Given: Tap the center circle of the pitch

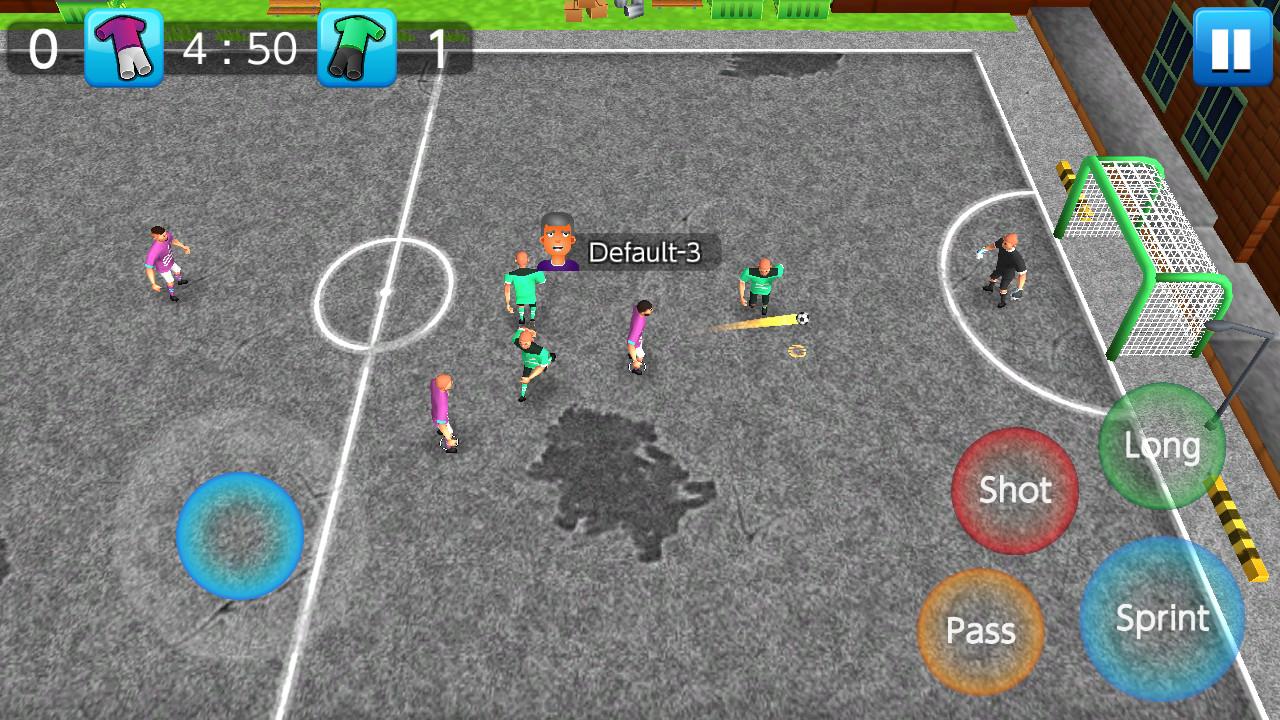Looking at the screenshot, I should [385, 290].
